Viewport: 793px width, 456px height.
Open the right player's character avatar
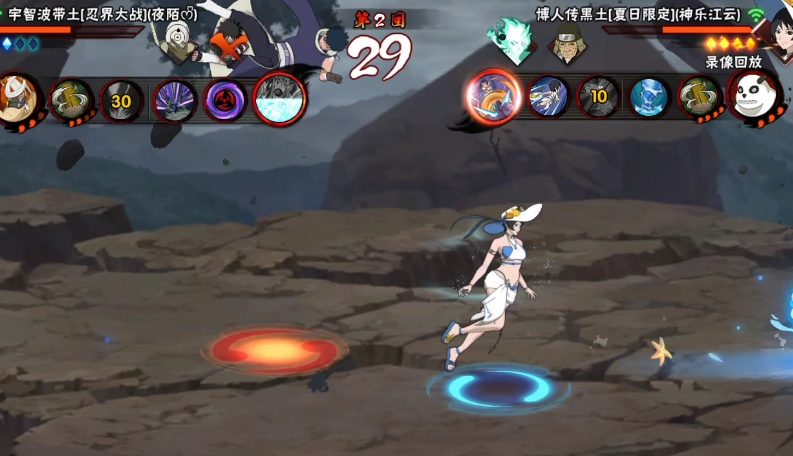pos(777,30)
